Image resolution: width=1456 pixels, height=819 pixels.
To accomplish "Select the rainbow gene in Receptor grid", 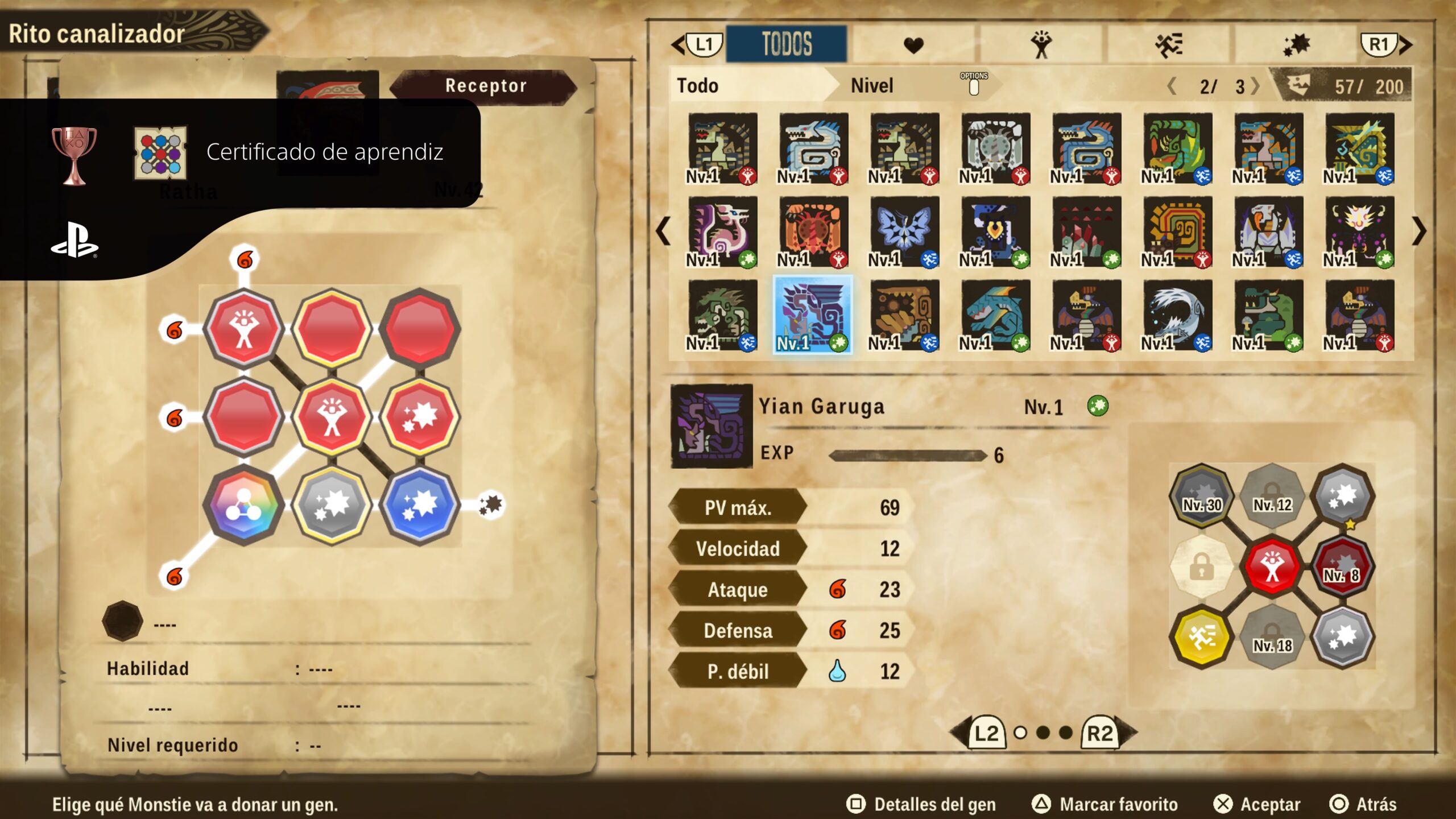I will [244, 504].
